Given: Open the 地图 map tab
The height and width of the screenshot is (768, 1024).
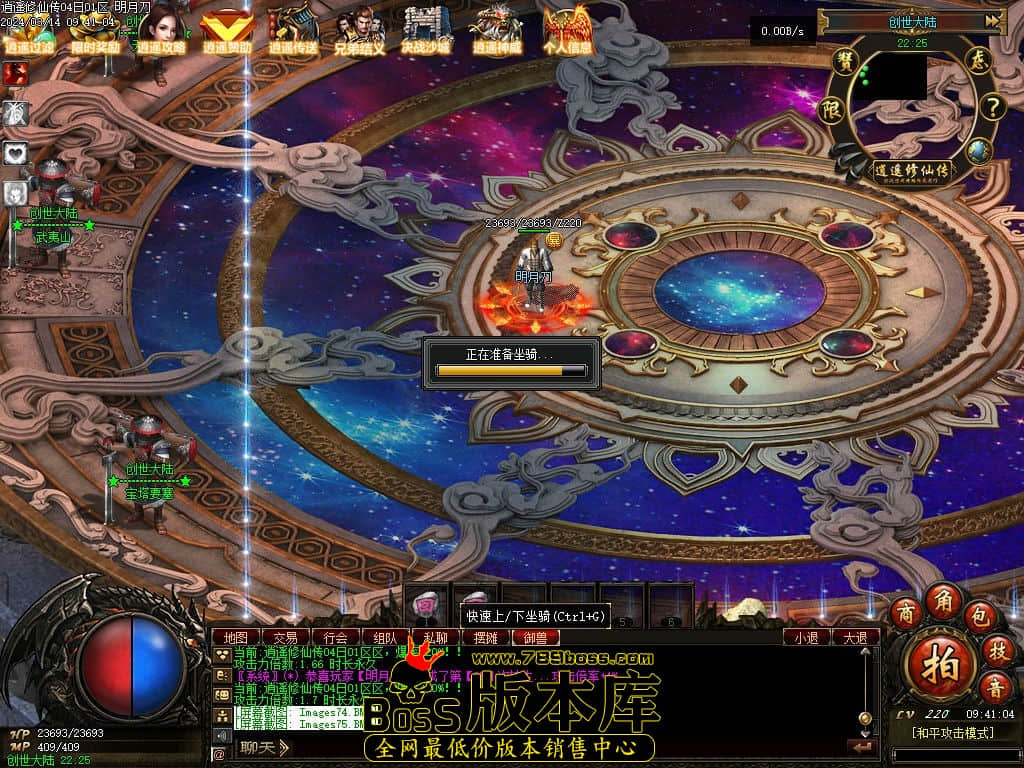Looking at the screenshot, I should tap(236, 637).
